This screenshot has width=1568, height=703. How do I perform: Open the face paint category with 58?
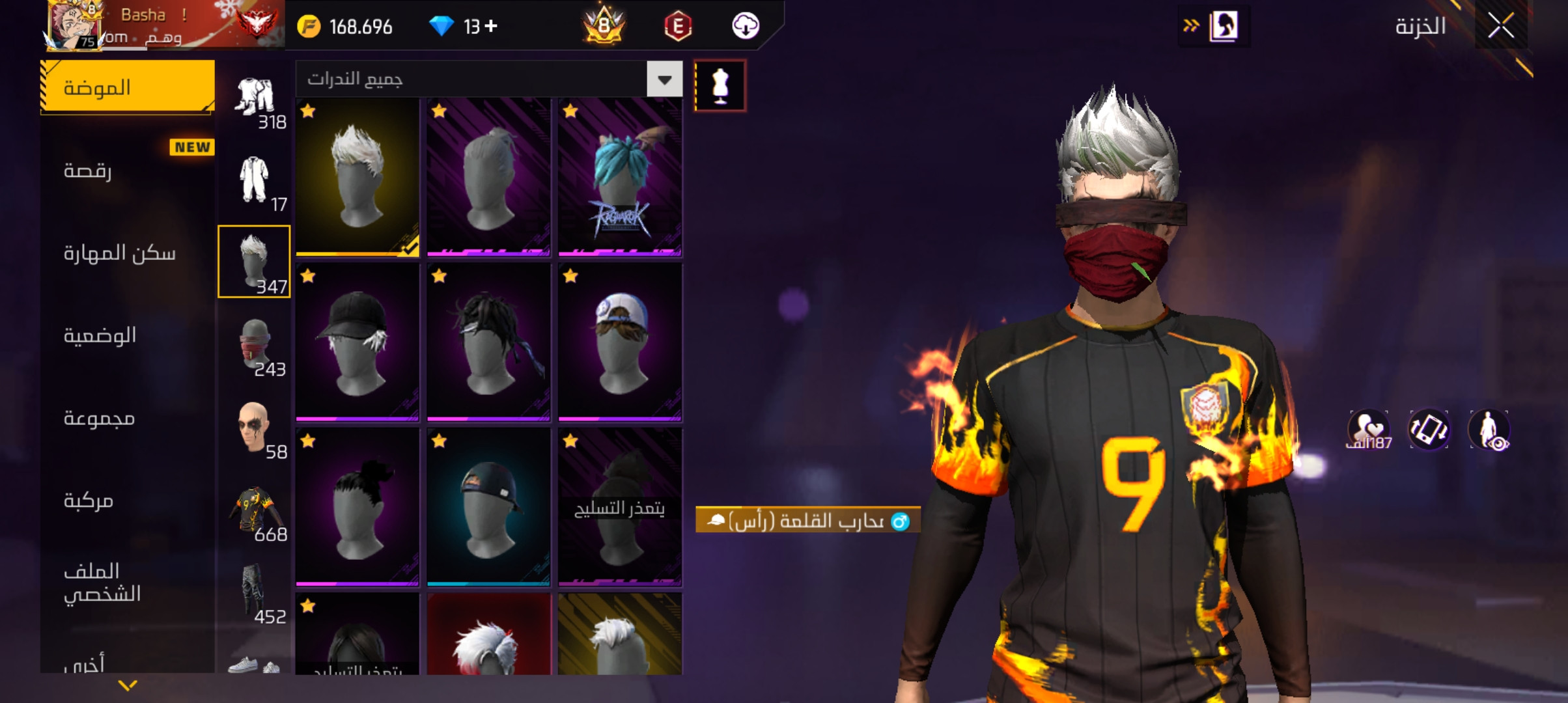tap(255, 428)
